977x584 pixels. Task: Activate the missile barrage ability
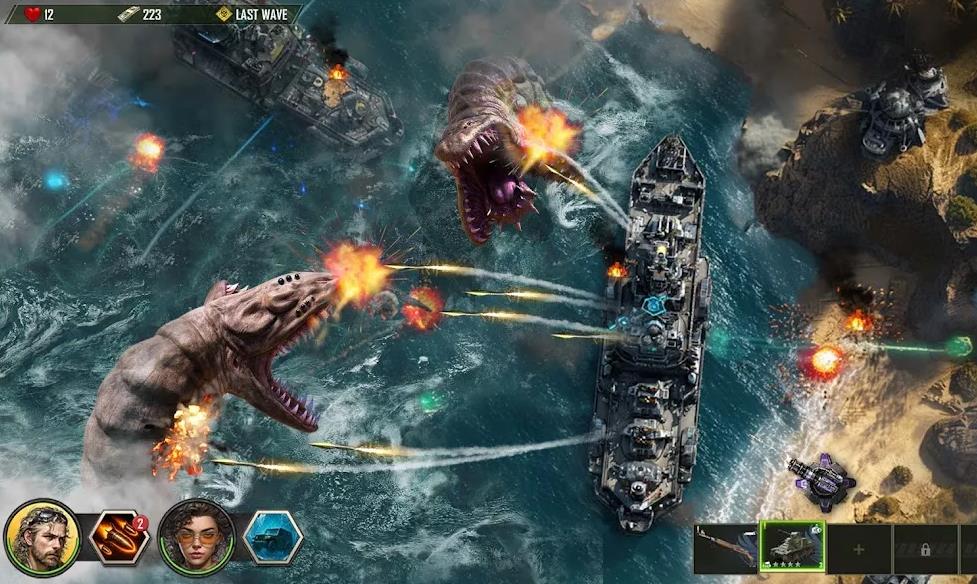tap(119, 539)
